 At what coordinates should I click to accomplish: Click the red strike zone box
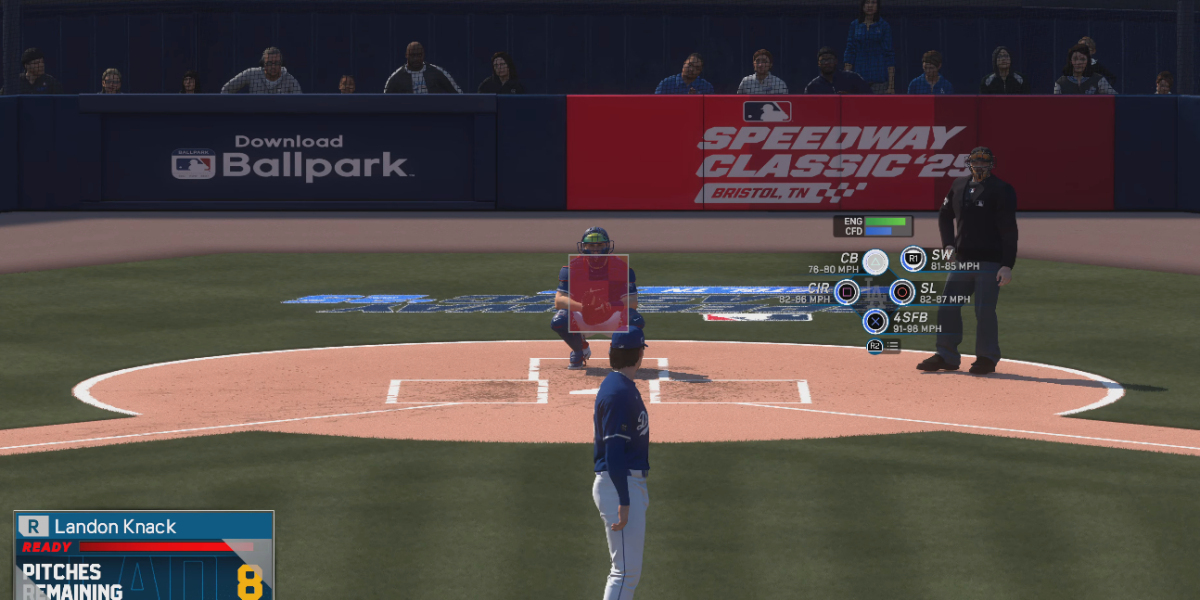(598, 293)
